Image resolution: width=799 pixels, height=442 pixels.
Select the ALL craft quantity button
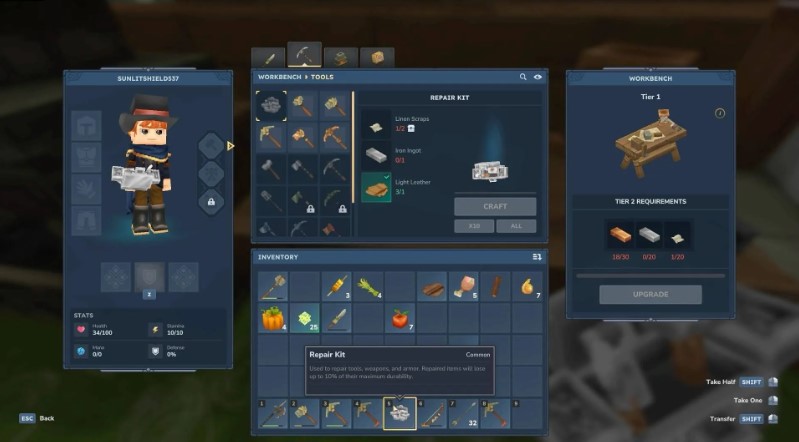click(516, 226)
